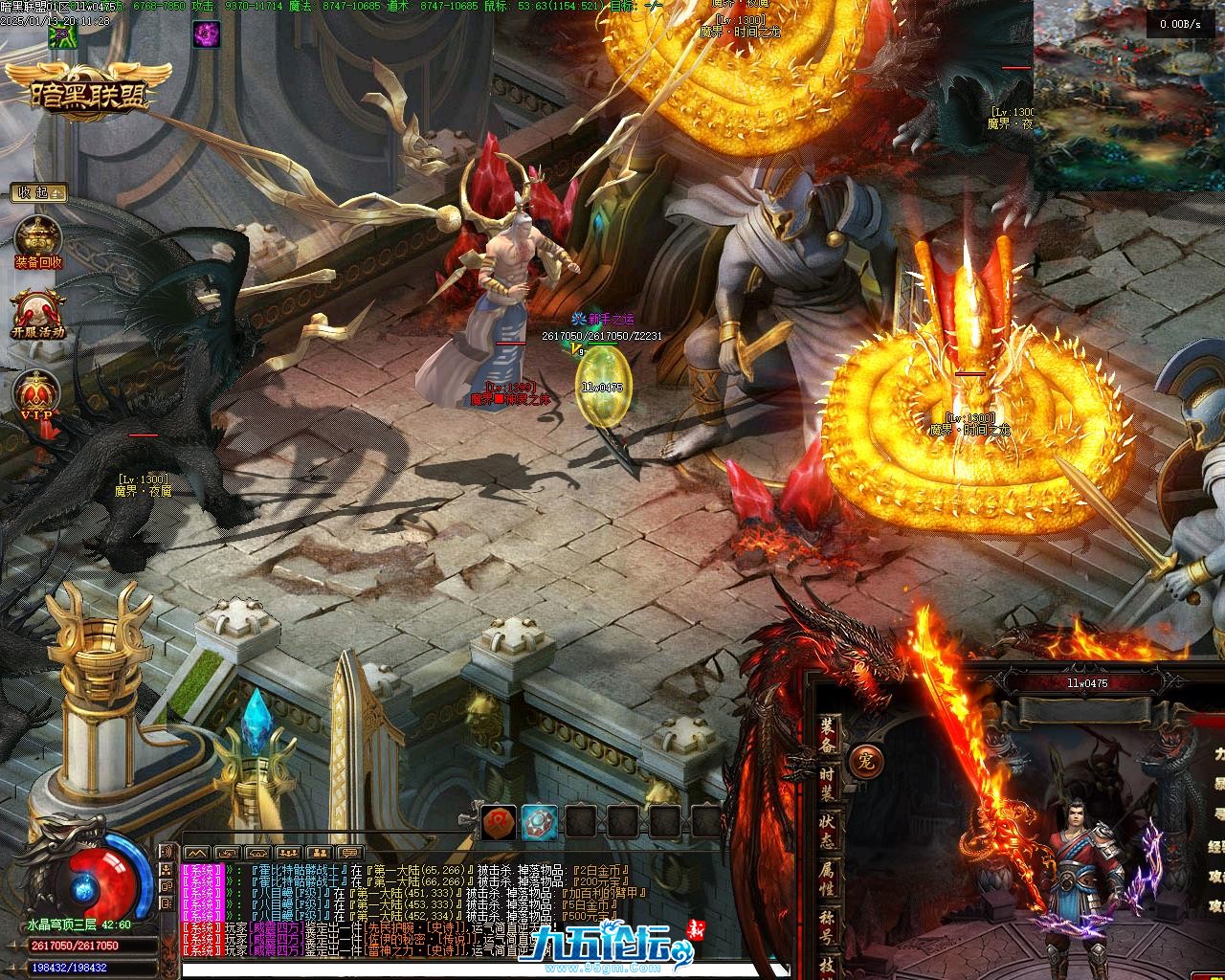
Task: Use the red potion hotbar slot
Action: click(x=499, y=821)
